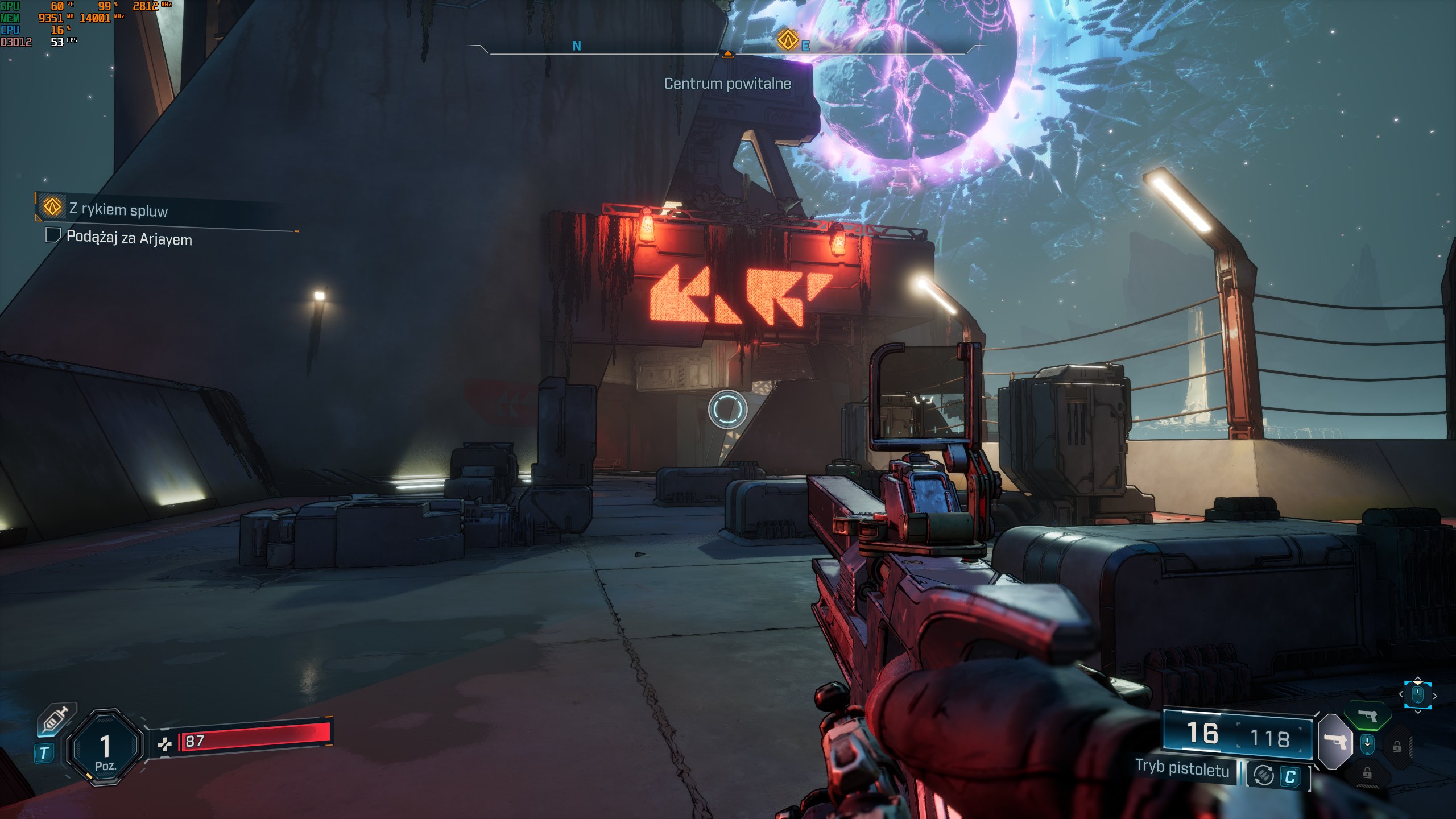1456x819 pixels.
Task: Switch to the green-bordered pistol slot
Action: 1367,715
